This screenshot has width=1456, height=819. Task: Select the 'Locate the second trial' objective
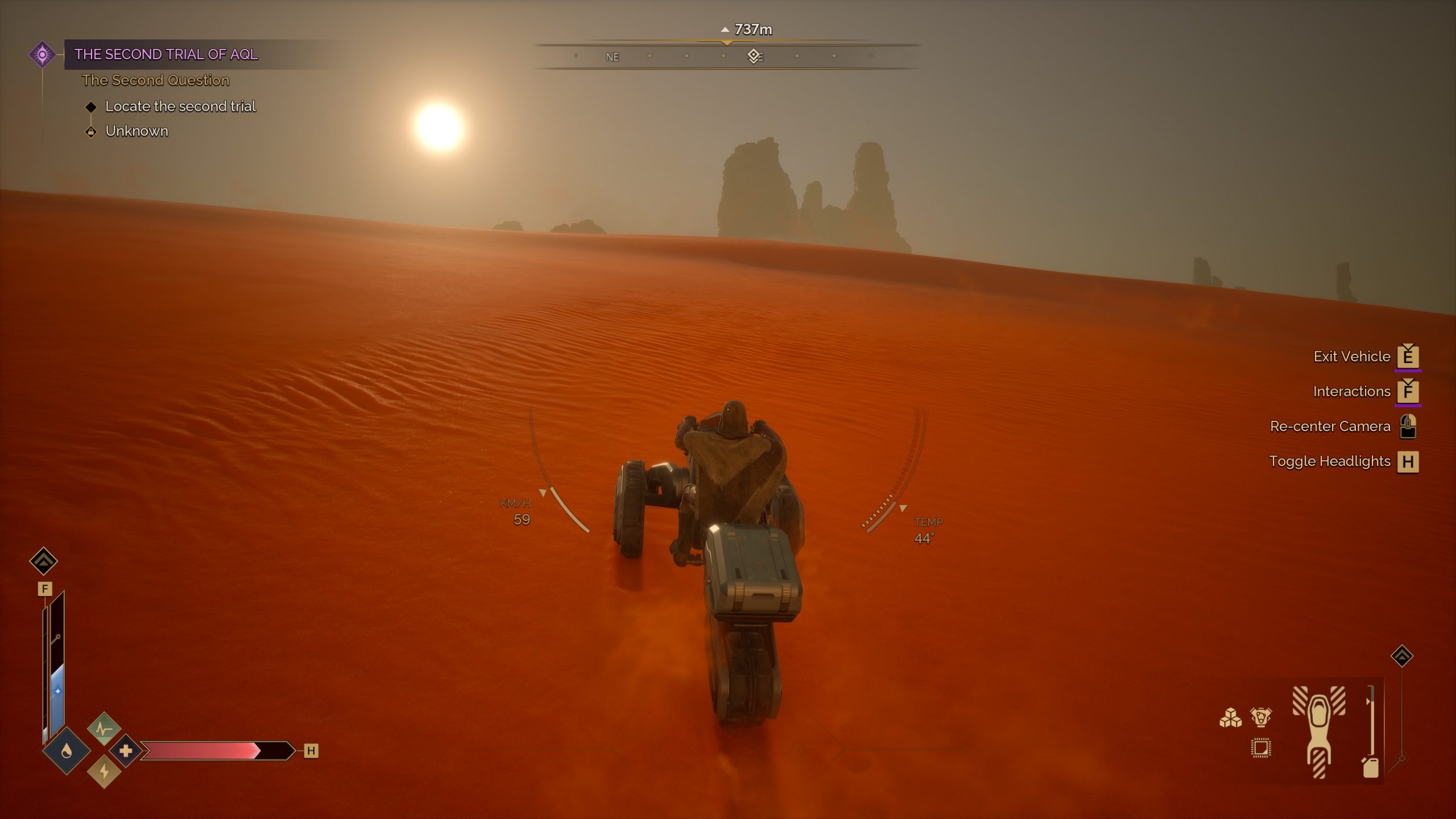(180, 106)
